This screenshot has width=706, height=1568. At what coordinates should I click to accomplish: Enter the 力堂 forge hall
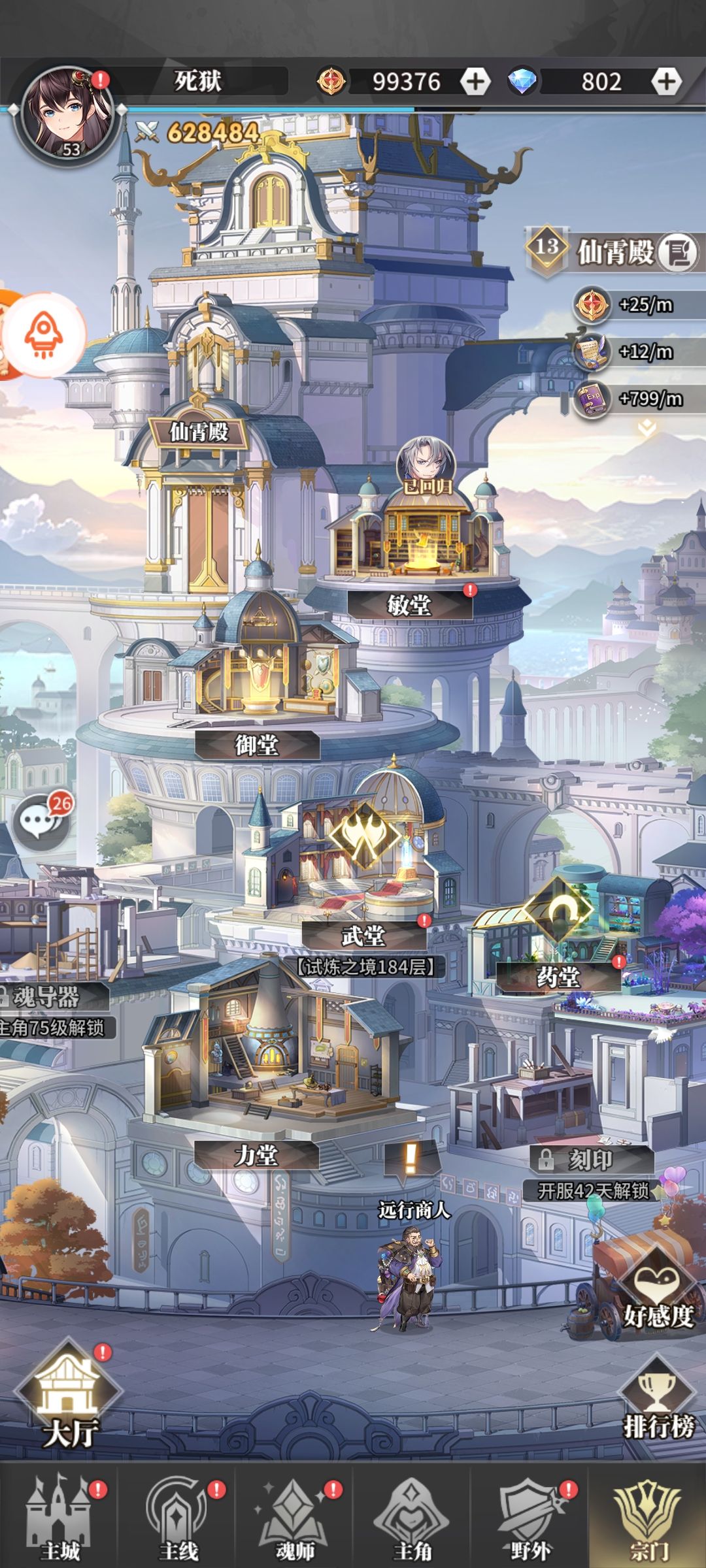click(x=256, y=1155)
